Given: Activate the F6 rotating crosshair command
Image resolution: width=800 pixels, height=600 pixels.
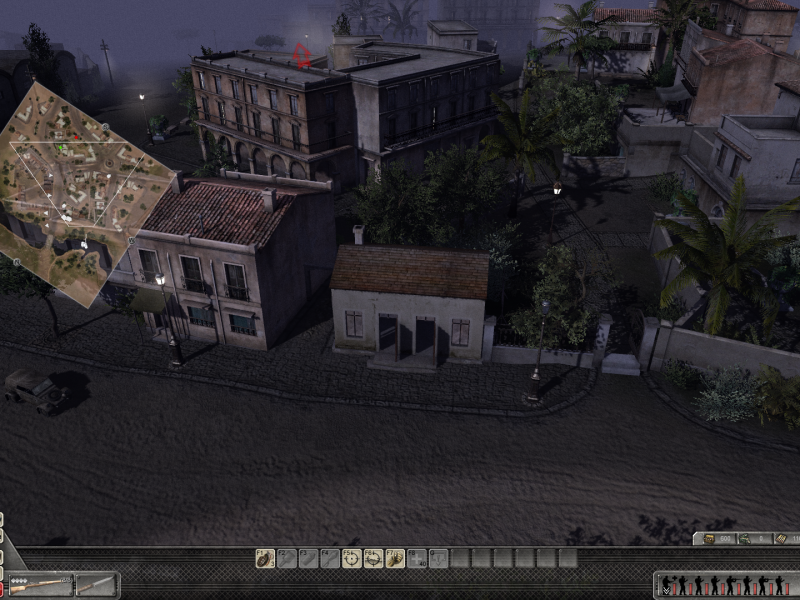Looking at the screenshot, I should click(x=374, y=558).
